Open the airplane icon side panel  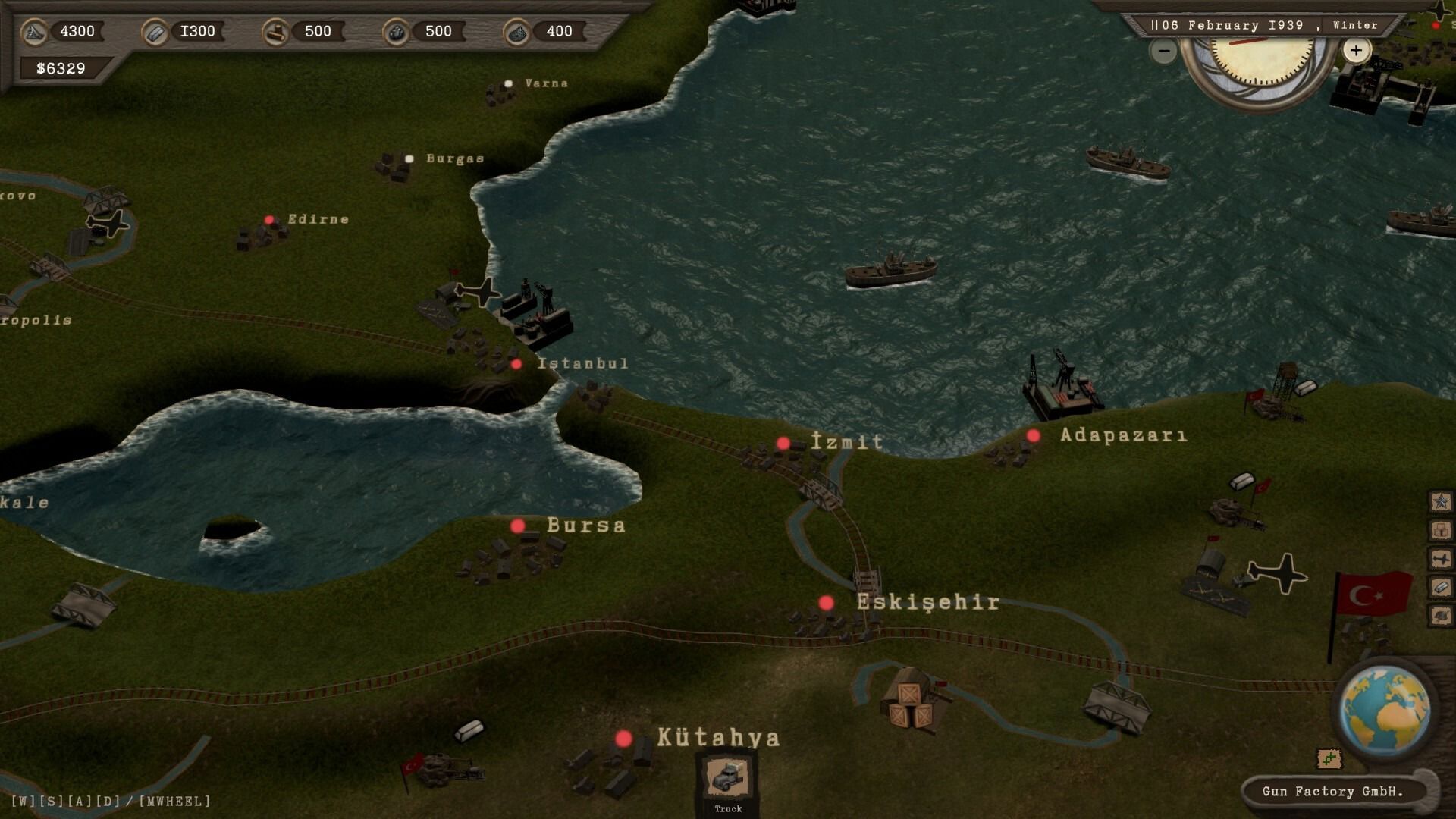click(x=1440, y=559)
